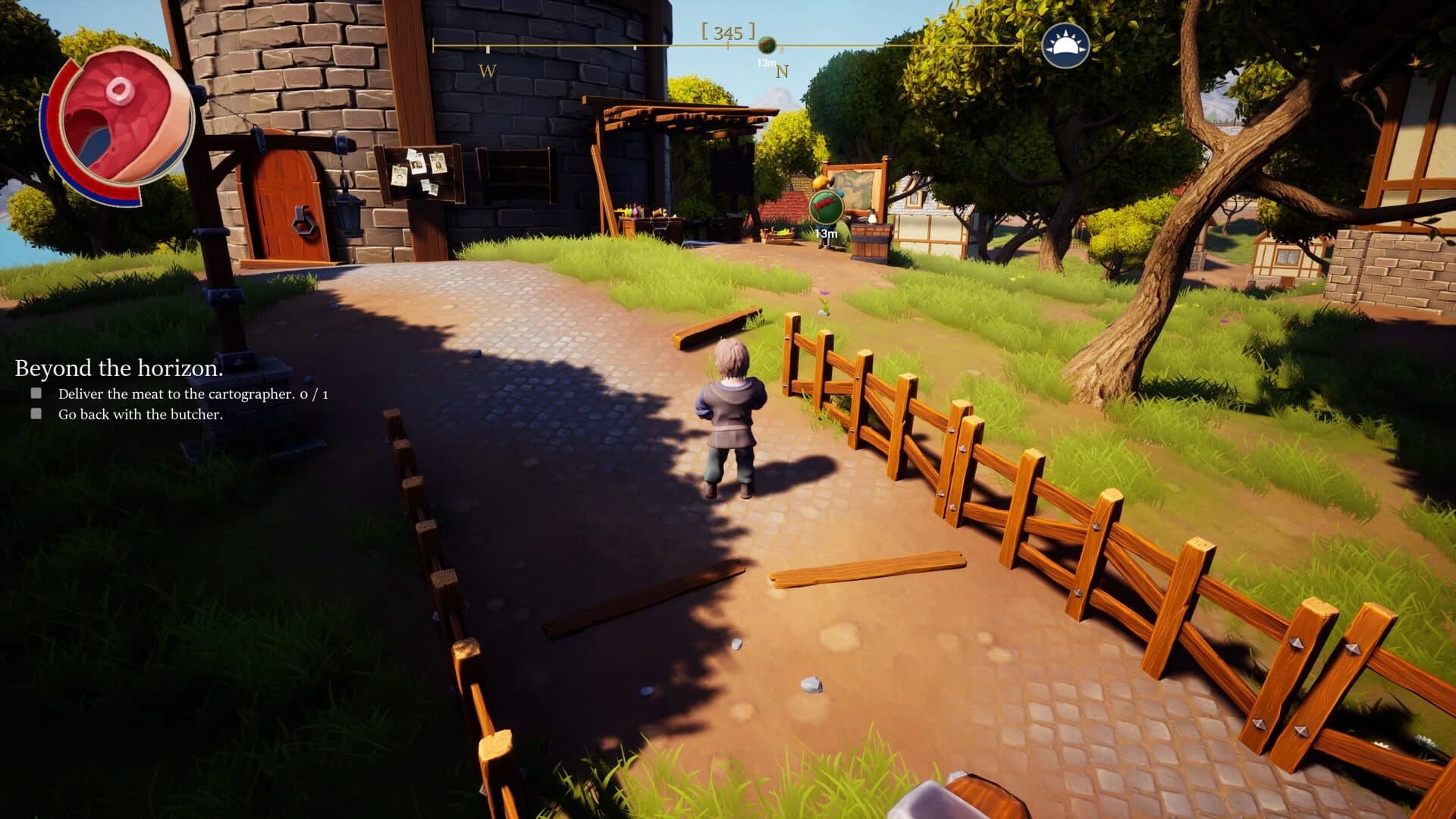Click the player character standing on the path
Viewport: 1456px width, 819px height.
(x=730, y=409)
